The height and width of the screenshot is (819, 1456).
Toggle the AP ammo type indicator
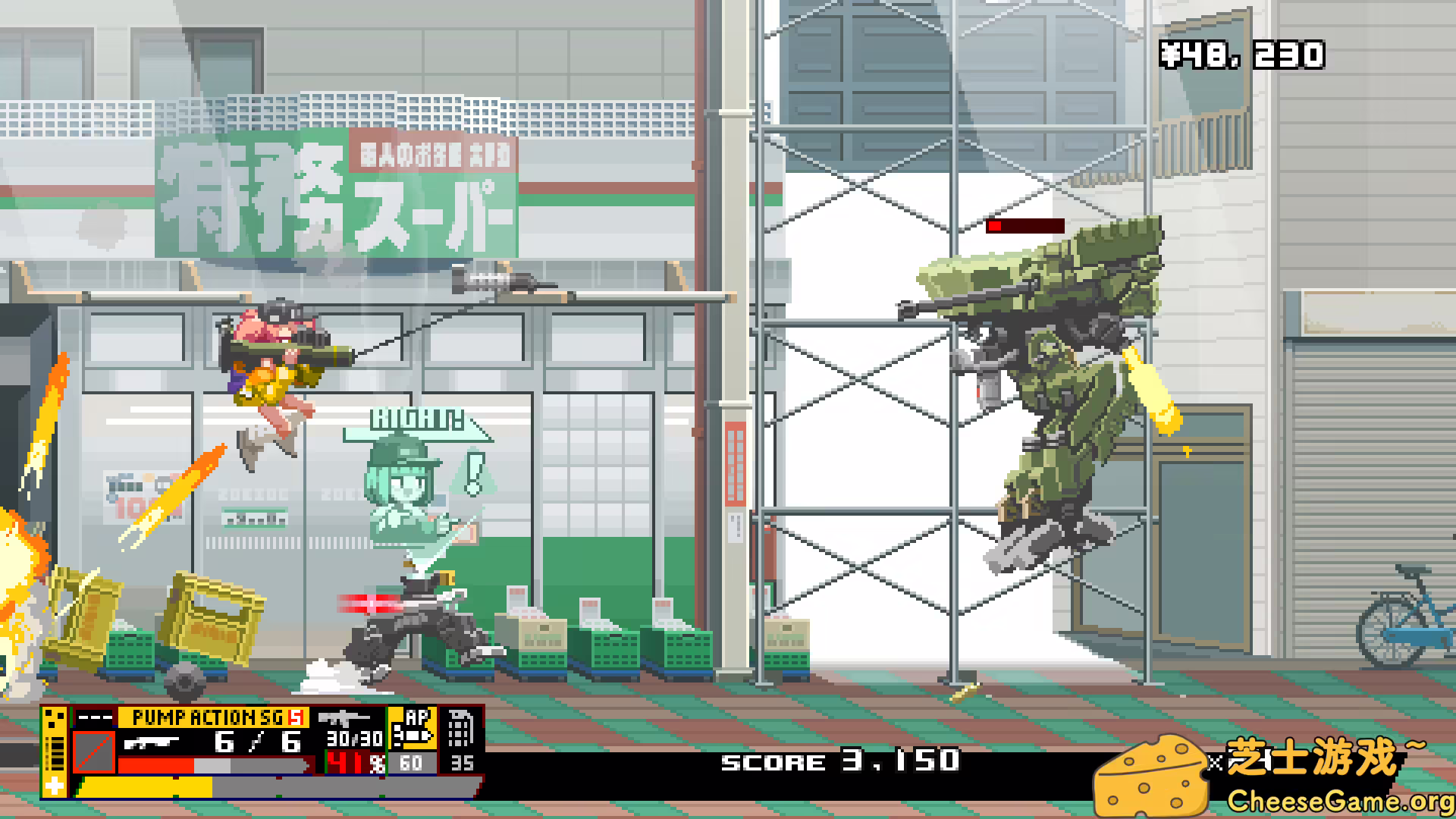click(x=417, y=718)
